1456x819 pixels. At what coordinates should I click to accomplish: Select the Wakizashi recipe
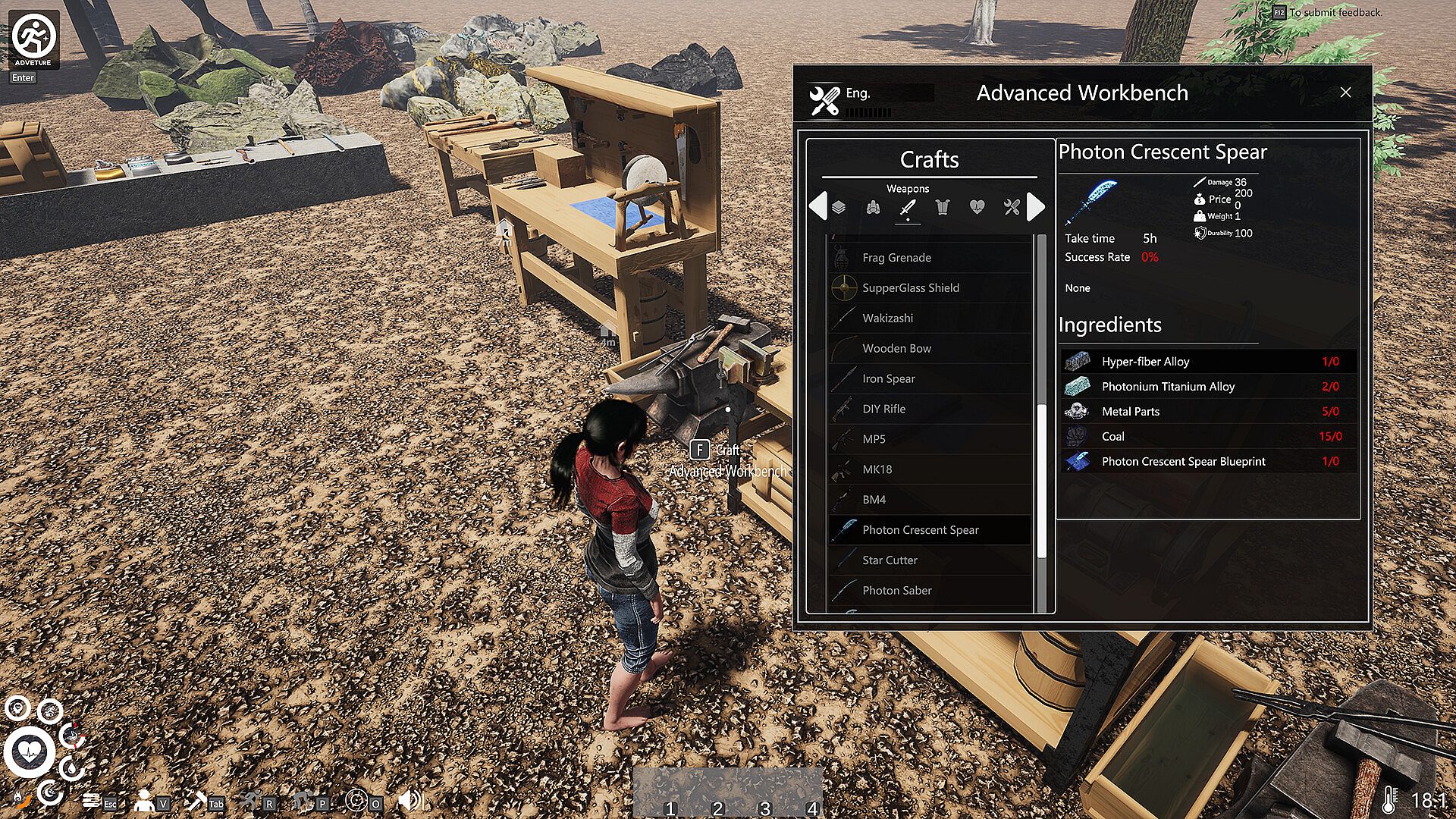tap(887, 318)
